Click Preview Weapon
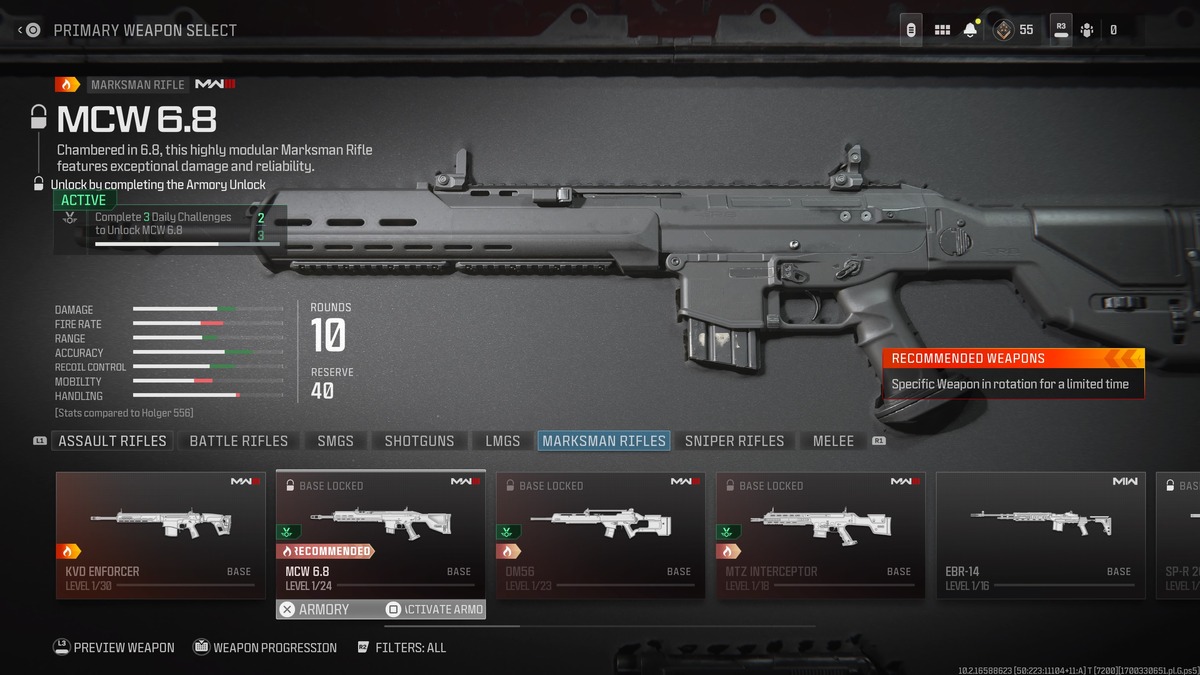 coord(113,648)
